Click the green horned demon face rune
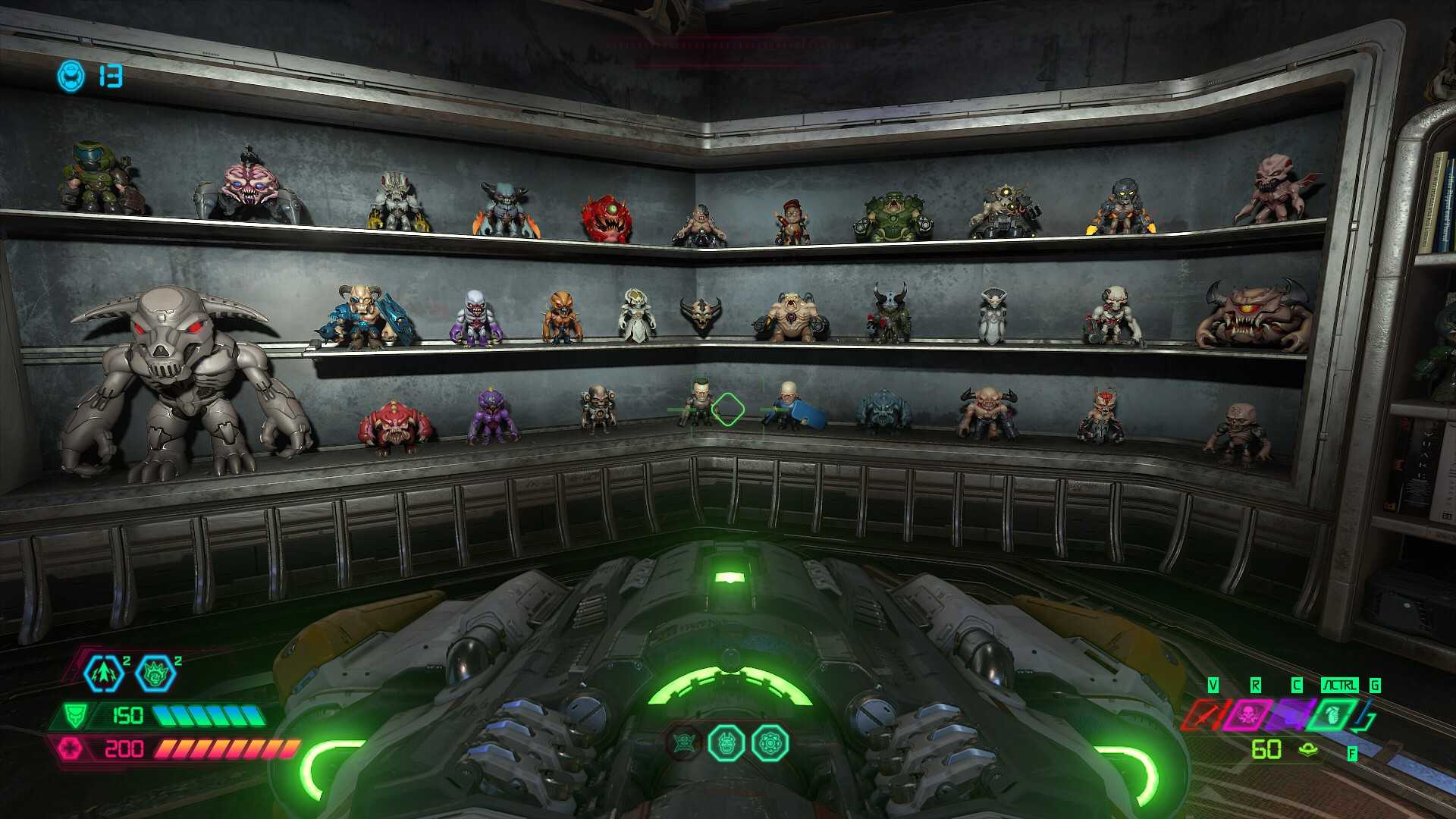 [x=726, y=743]
